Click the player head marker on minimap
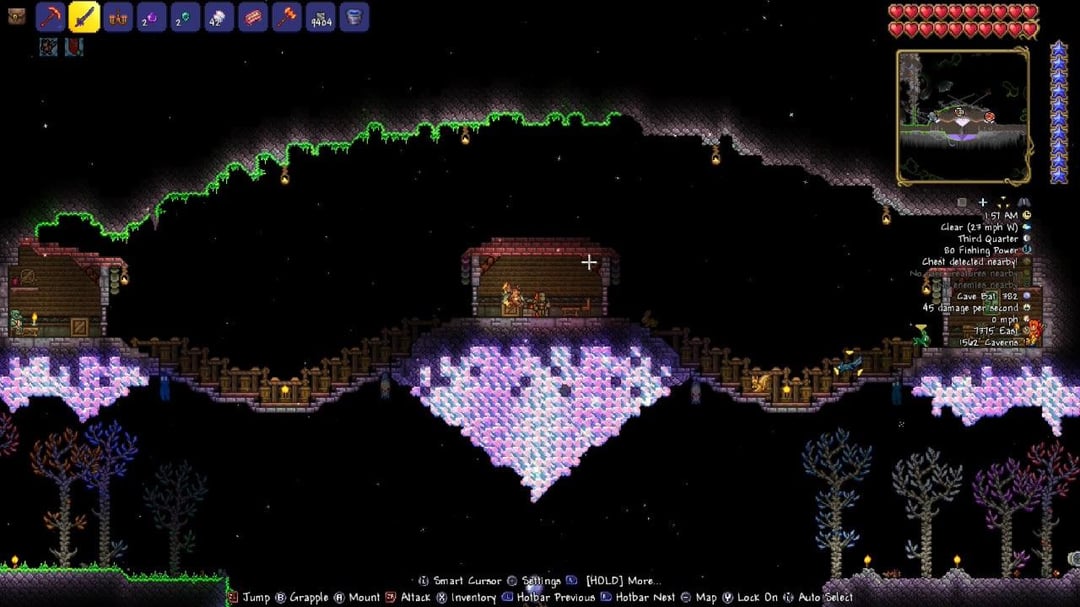The width and height of the screenshot is (1080, 607). pos(959,111)
